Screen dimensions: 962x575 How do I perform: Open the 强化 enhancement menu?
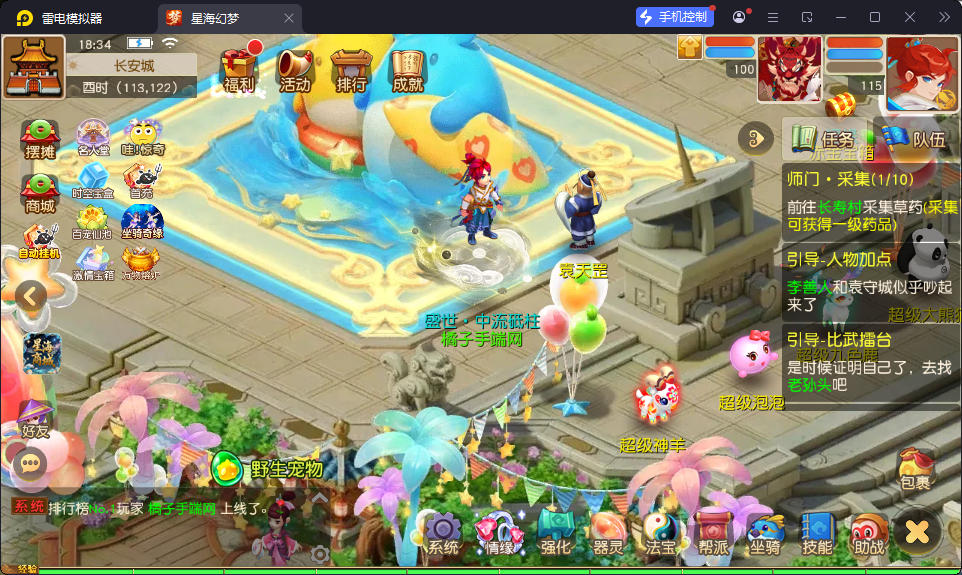coord(555,533)
